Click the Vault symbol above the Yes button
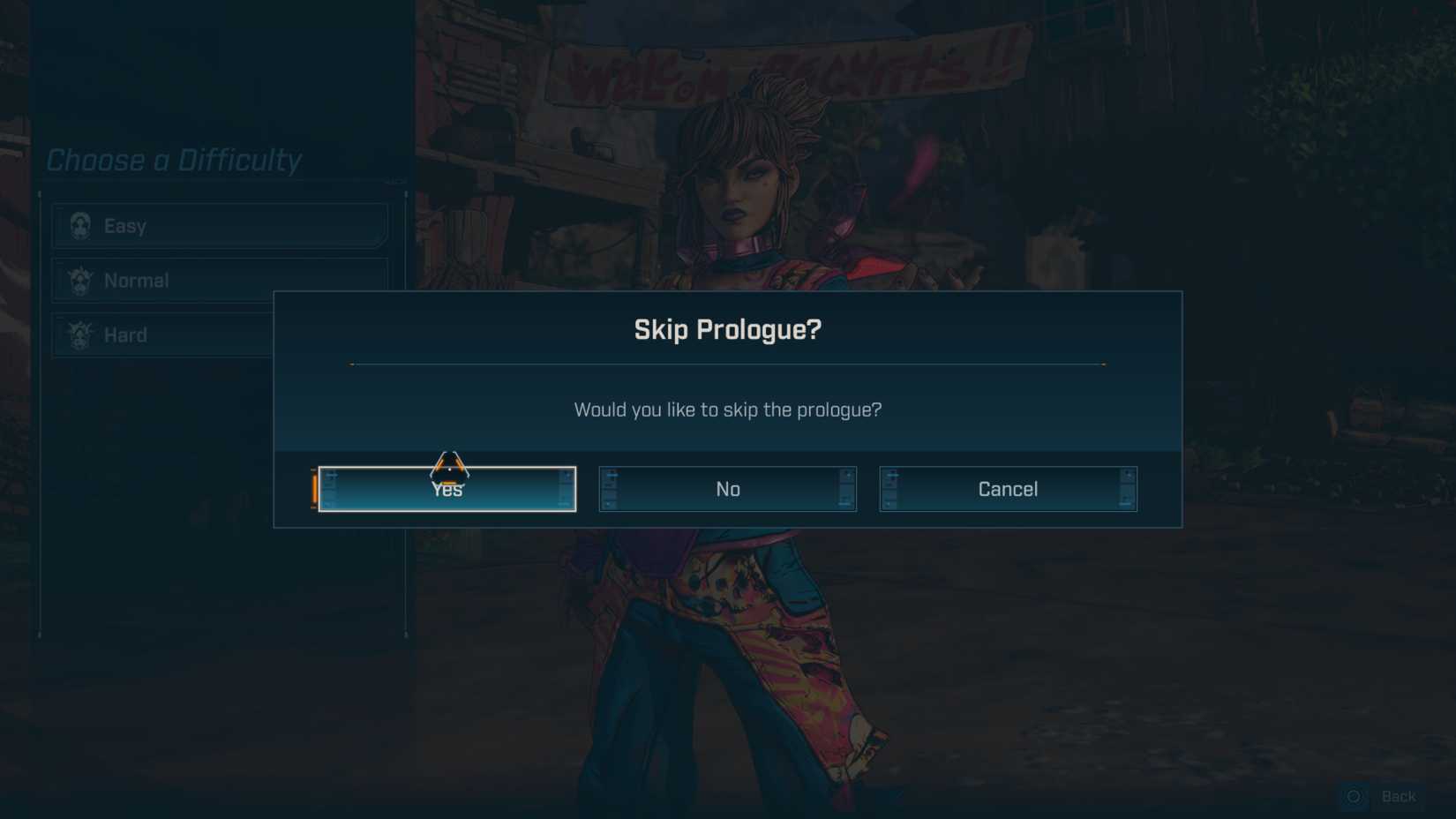 tap(450, 462)
